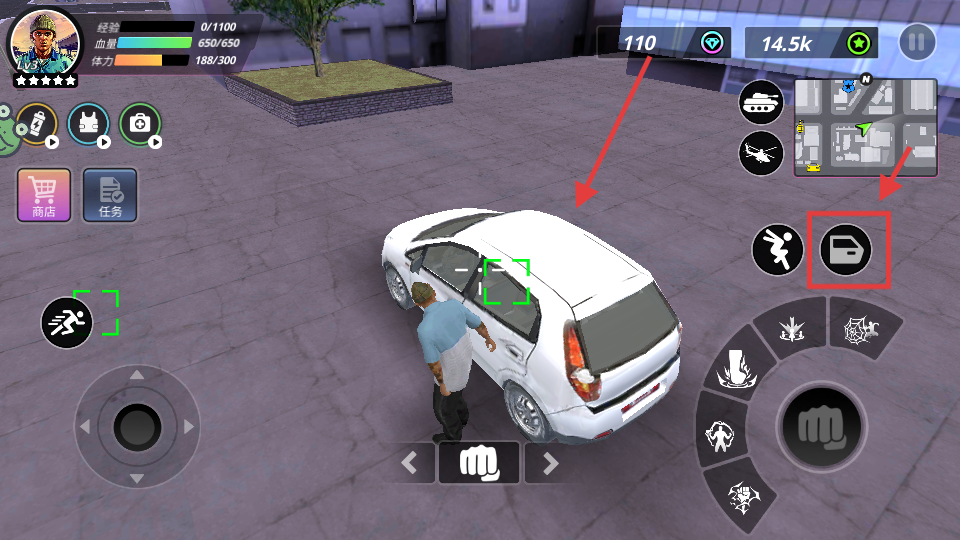The height and width of the screenshot is (540, 960).
Task: Activate the body armor vest icon
Action: point(88,124)
